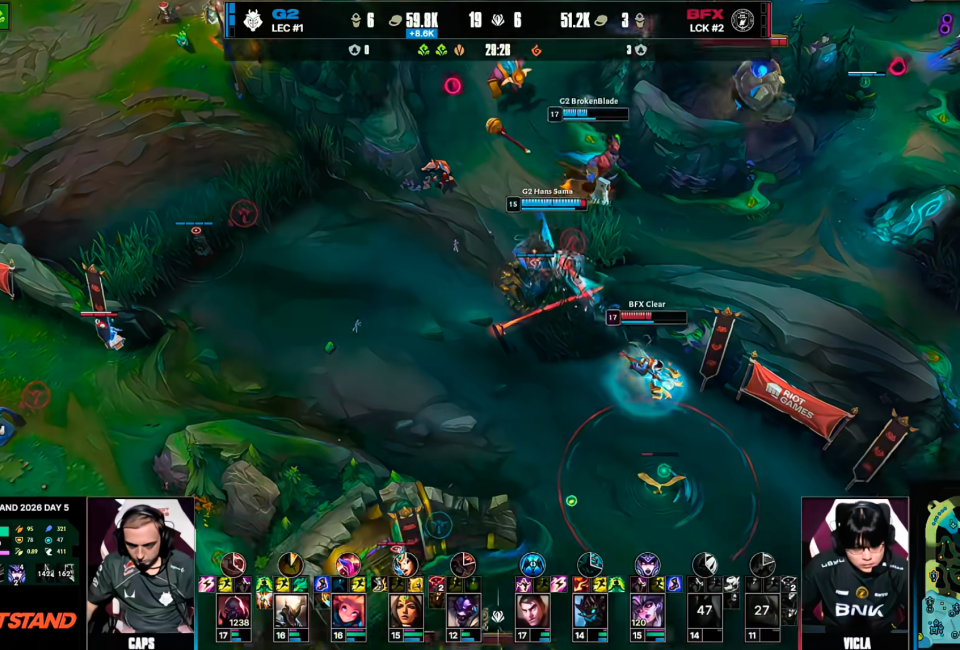
Task: Select the dark-haired man champion portrait
Action: point(533,610)
